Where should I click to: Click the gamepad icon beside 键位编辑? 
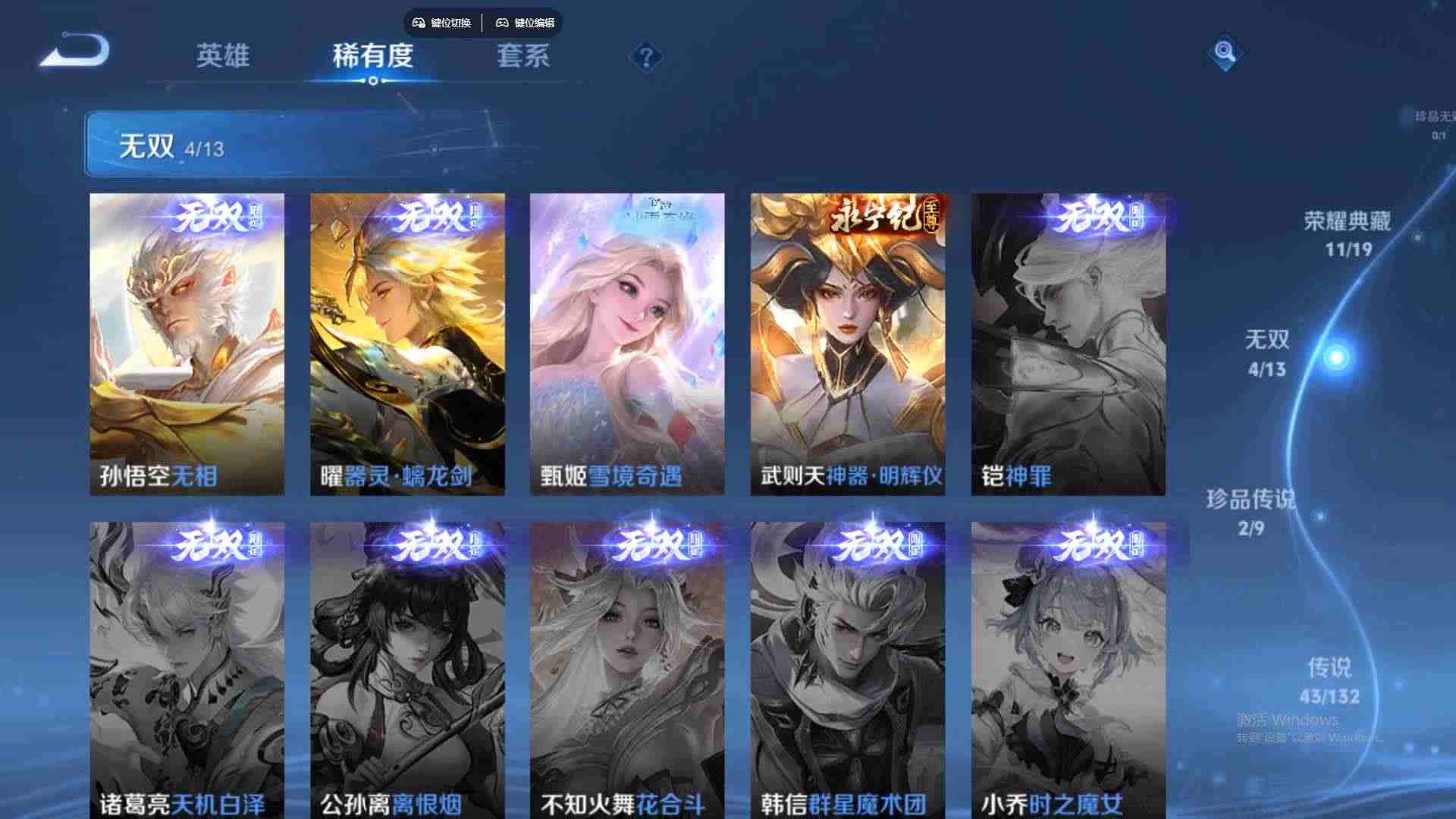tap(501, 22)
